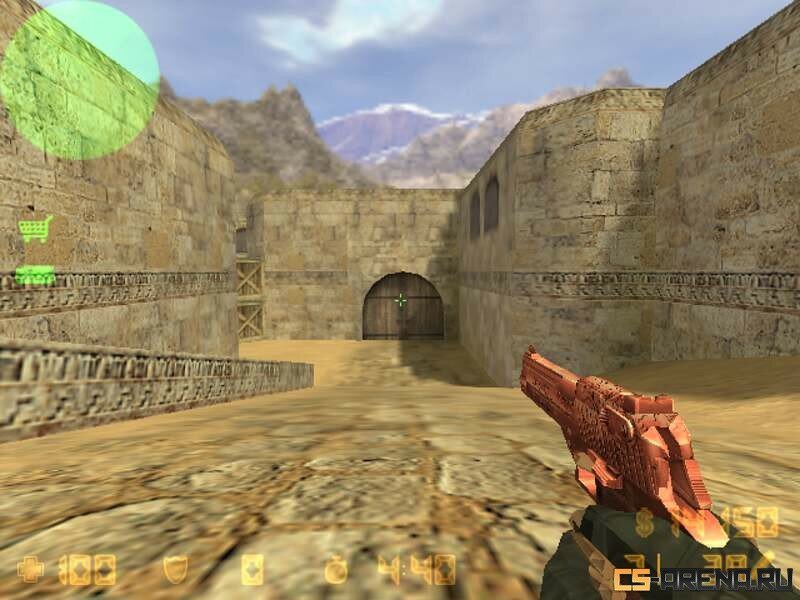Click the cs-arena.ru watermark
Viewport: 800px width, 600px height.
pos(703,578)
